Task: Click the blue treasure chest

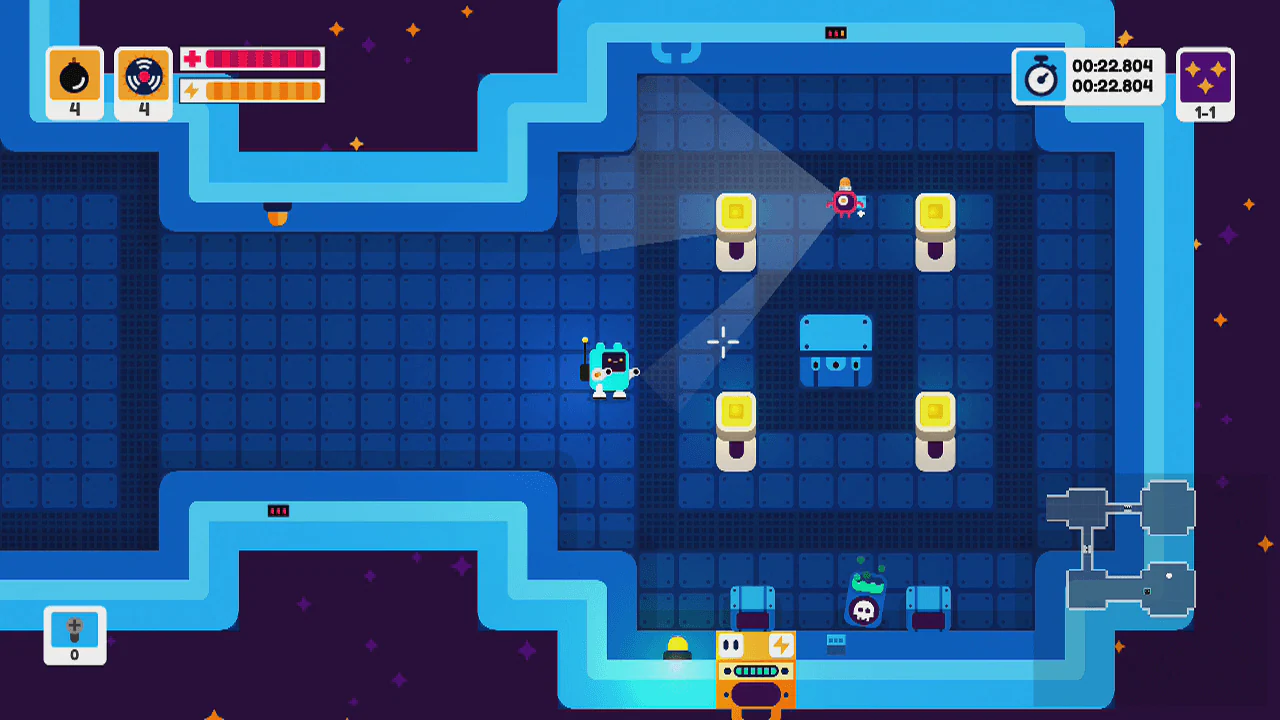Action: (x=837, y=350)
